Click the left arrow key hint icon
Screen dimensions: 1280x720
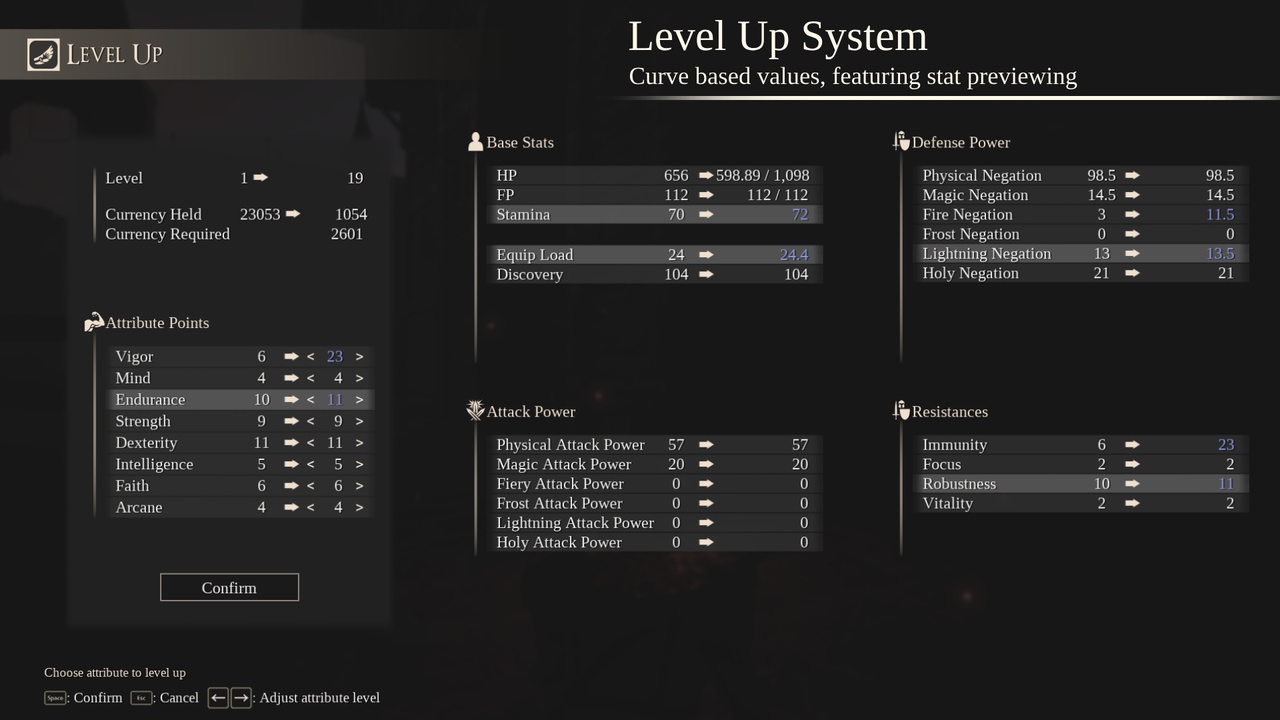click(218, 697)
